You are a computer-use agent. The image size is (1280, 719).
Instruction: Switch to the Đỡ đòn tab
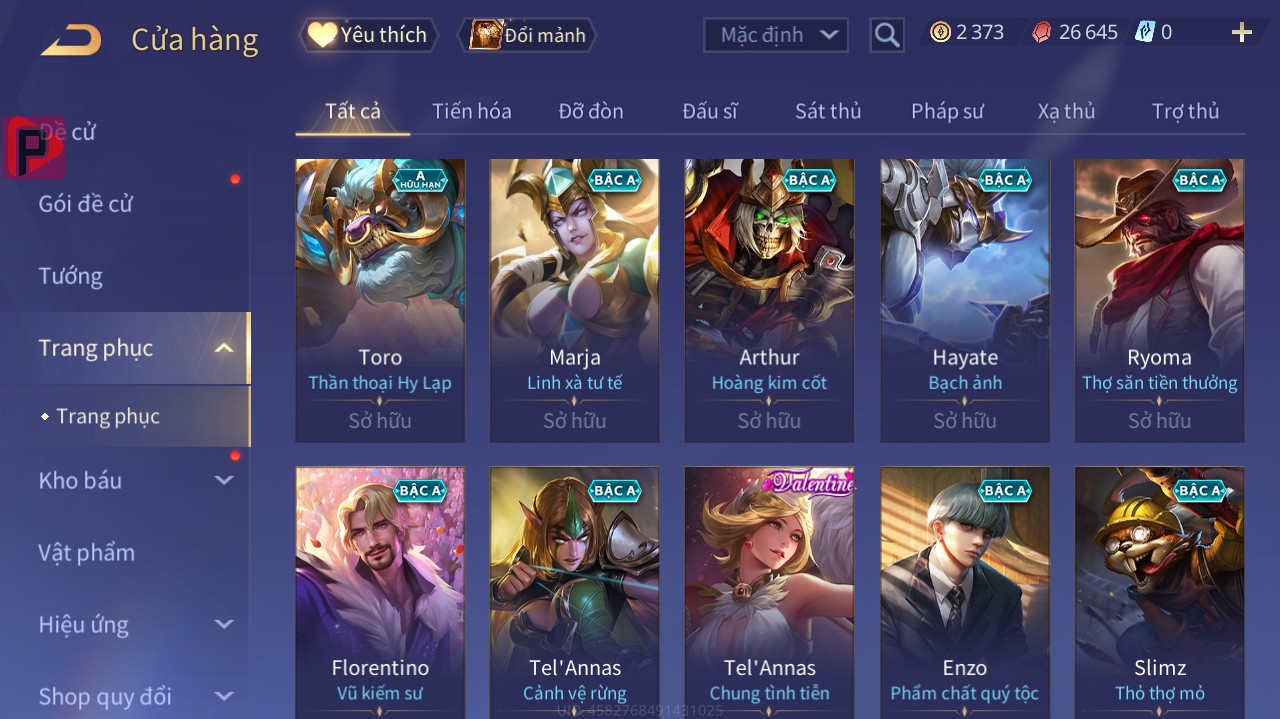590,111
